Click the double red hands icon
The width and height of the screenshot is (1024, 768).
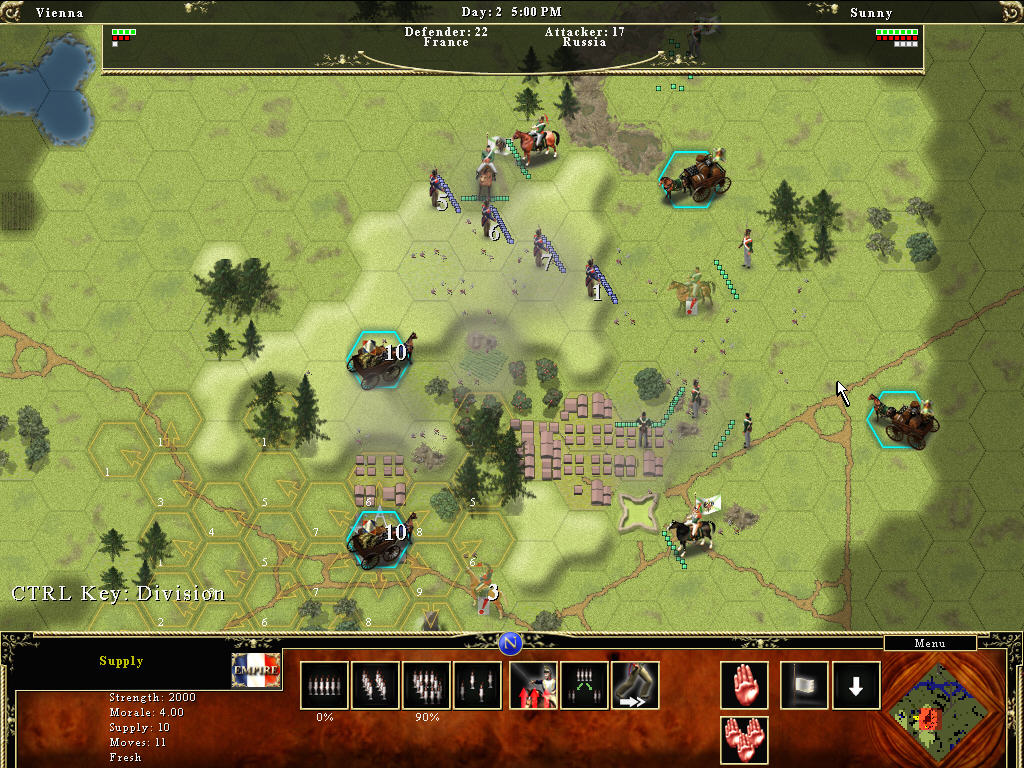click(744, 740)
